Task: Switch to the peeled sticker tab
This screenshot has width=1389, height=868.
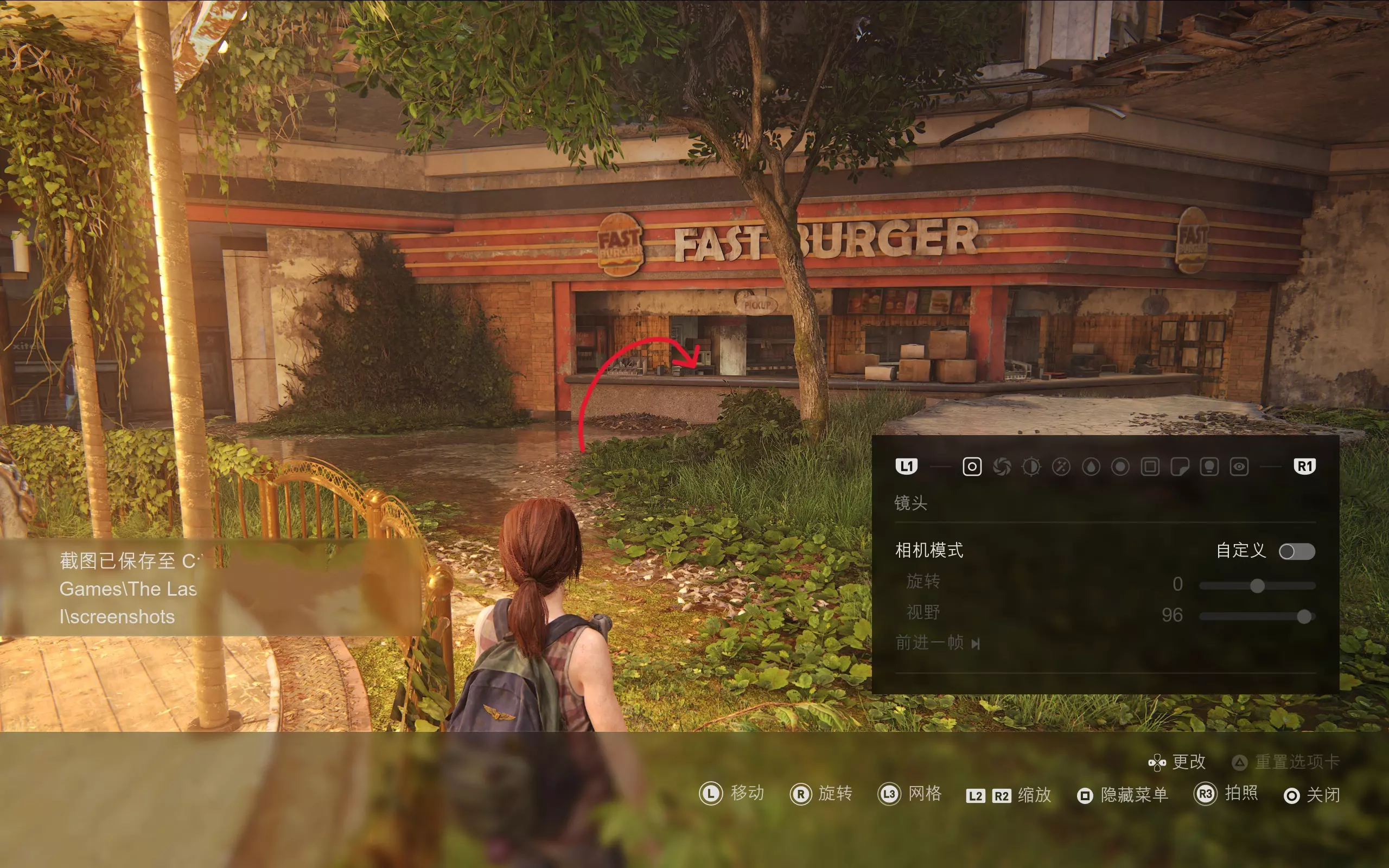Action: tap(1180, 467)
